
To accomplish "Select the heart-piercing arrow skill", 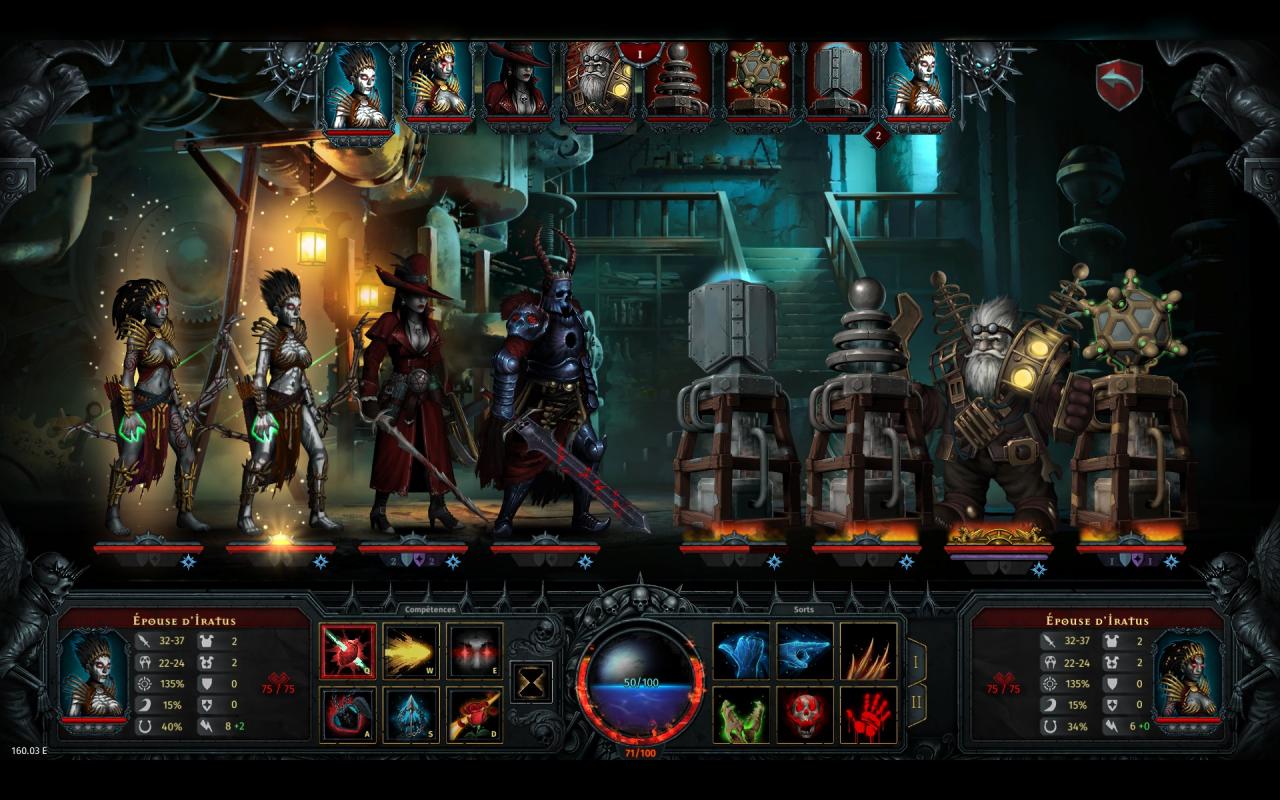I will pyautogui.click(x=348, y=652).
